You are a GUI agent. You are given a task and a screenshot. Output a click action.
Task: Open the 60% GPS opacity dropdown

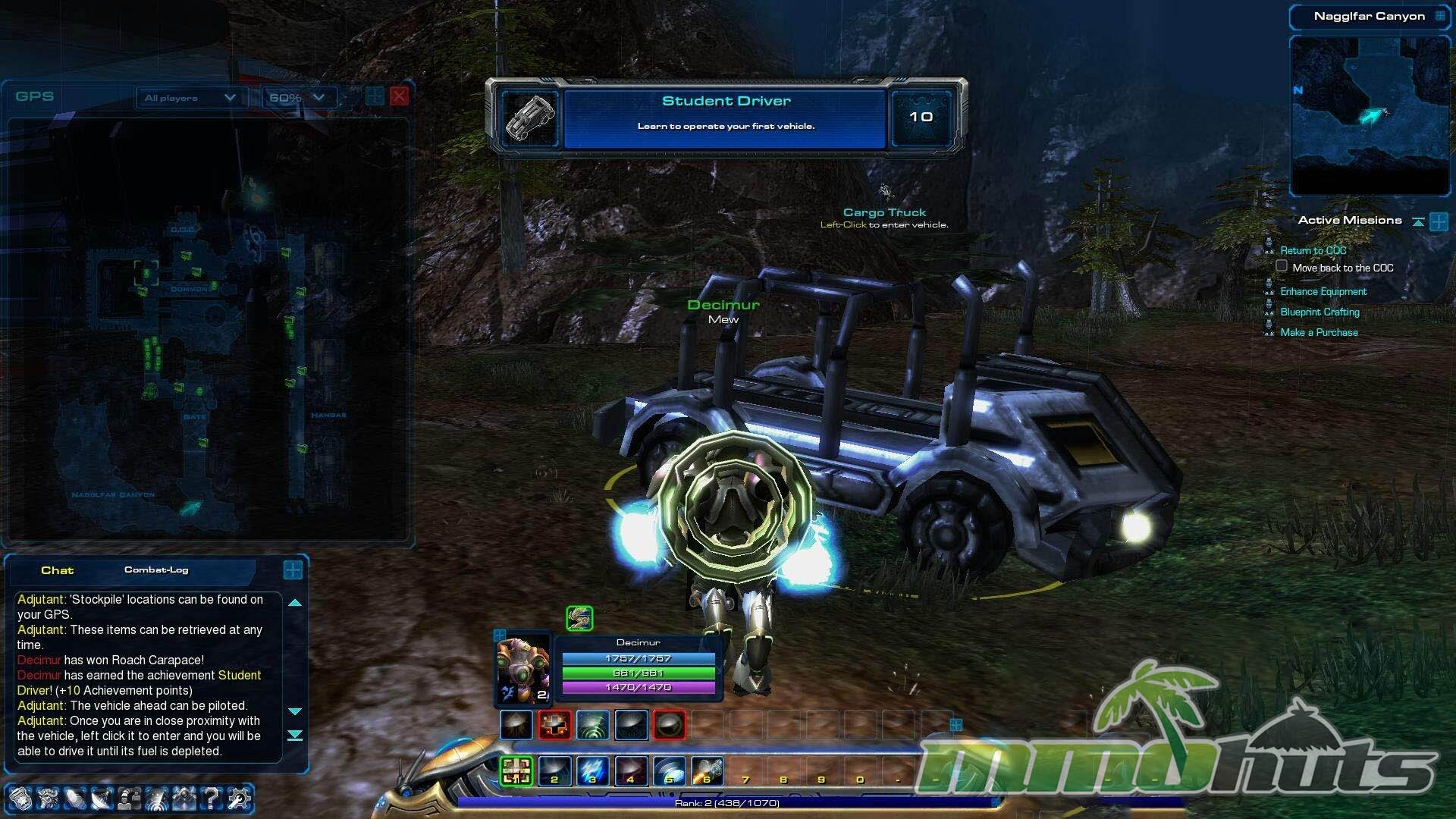pos(297,98)
